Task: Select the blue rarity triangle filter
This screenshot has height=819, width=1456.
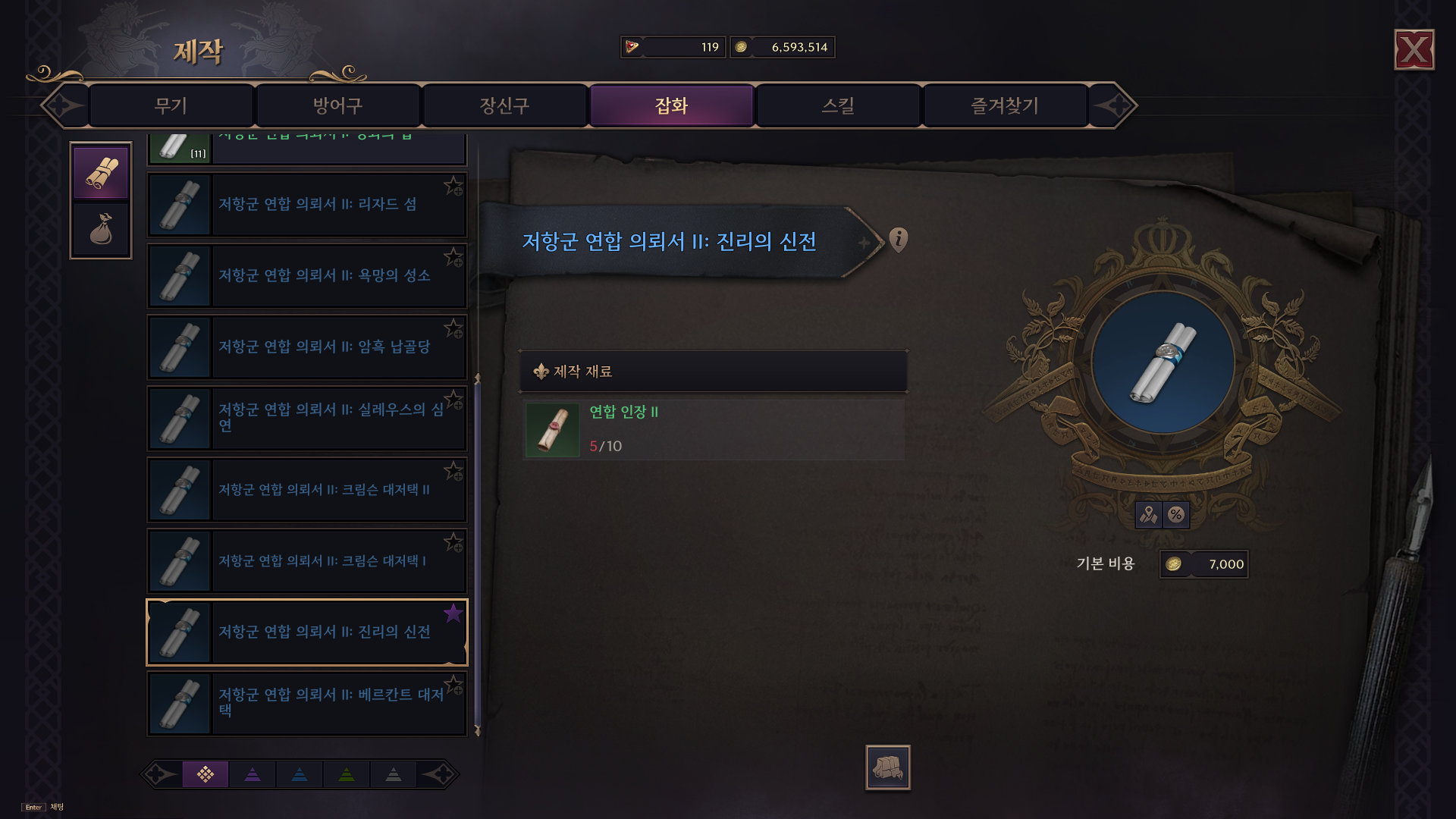Action: pyautogui.click(x=300, y=774)
